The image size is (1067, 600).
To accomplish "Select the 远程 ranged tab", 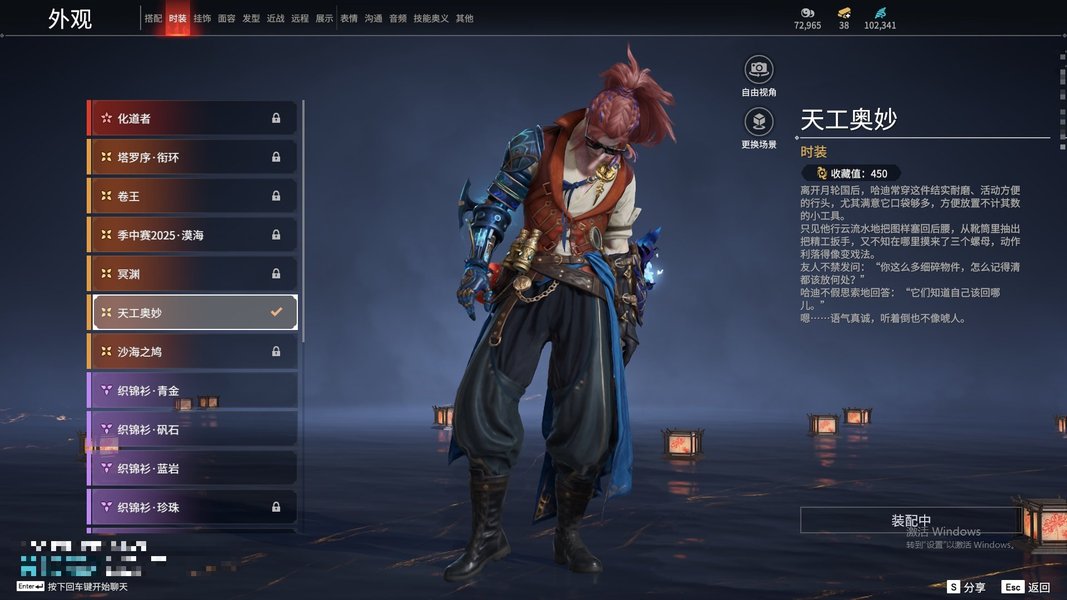I will tap(300, 18).
